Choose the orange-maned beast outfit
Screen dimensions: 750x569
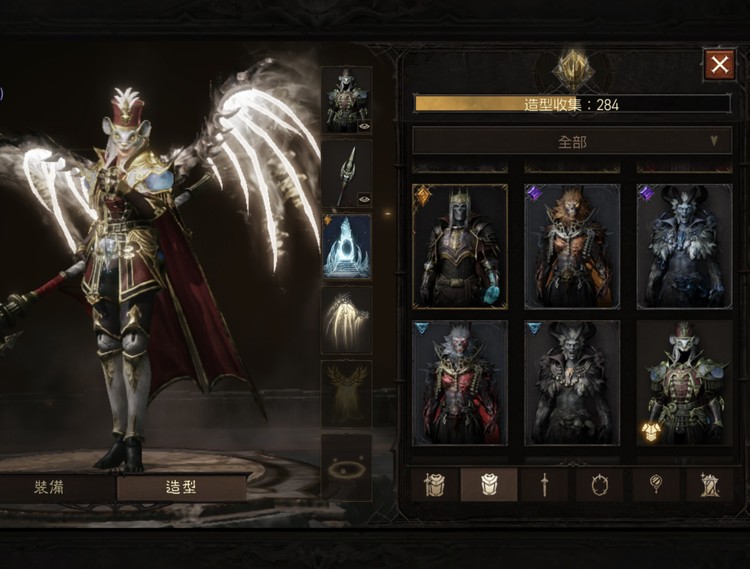pyautogui.click(x=572, y=246)
